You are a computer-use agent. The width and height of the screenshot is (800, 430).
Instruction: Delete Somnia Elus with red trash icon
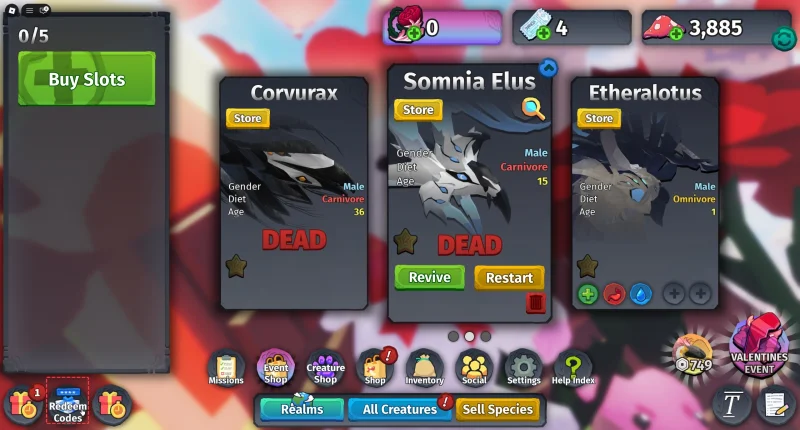tap(535, 302)
